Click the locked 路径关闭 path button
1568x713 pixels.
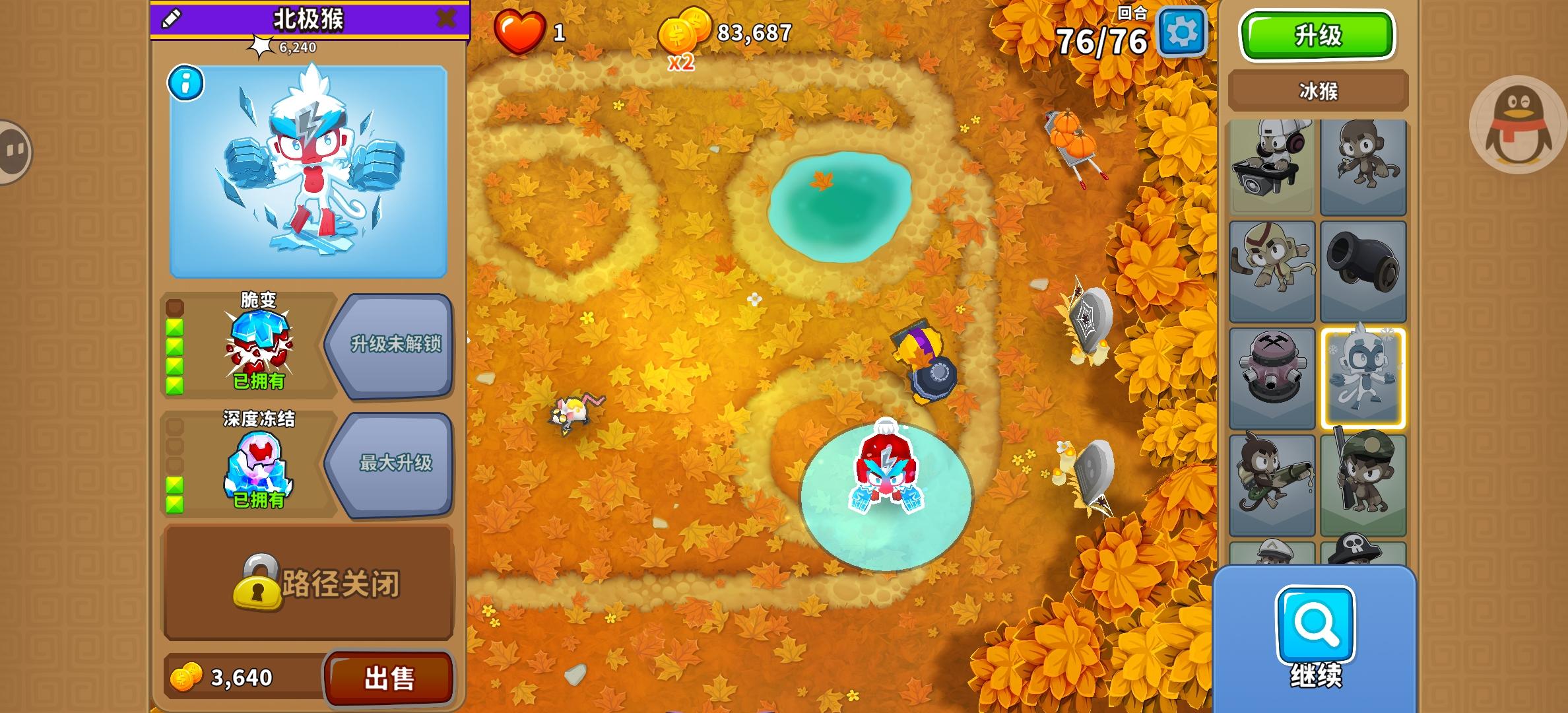(308, 584)
